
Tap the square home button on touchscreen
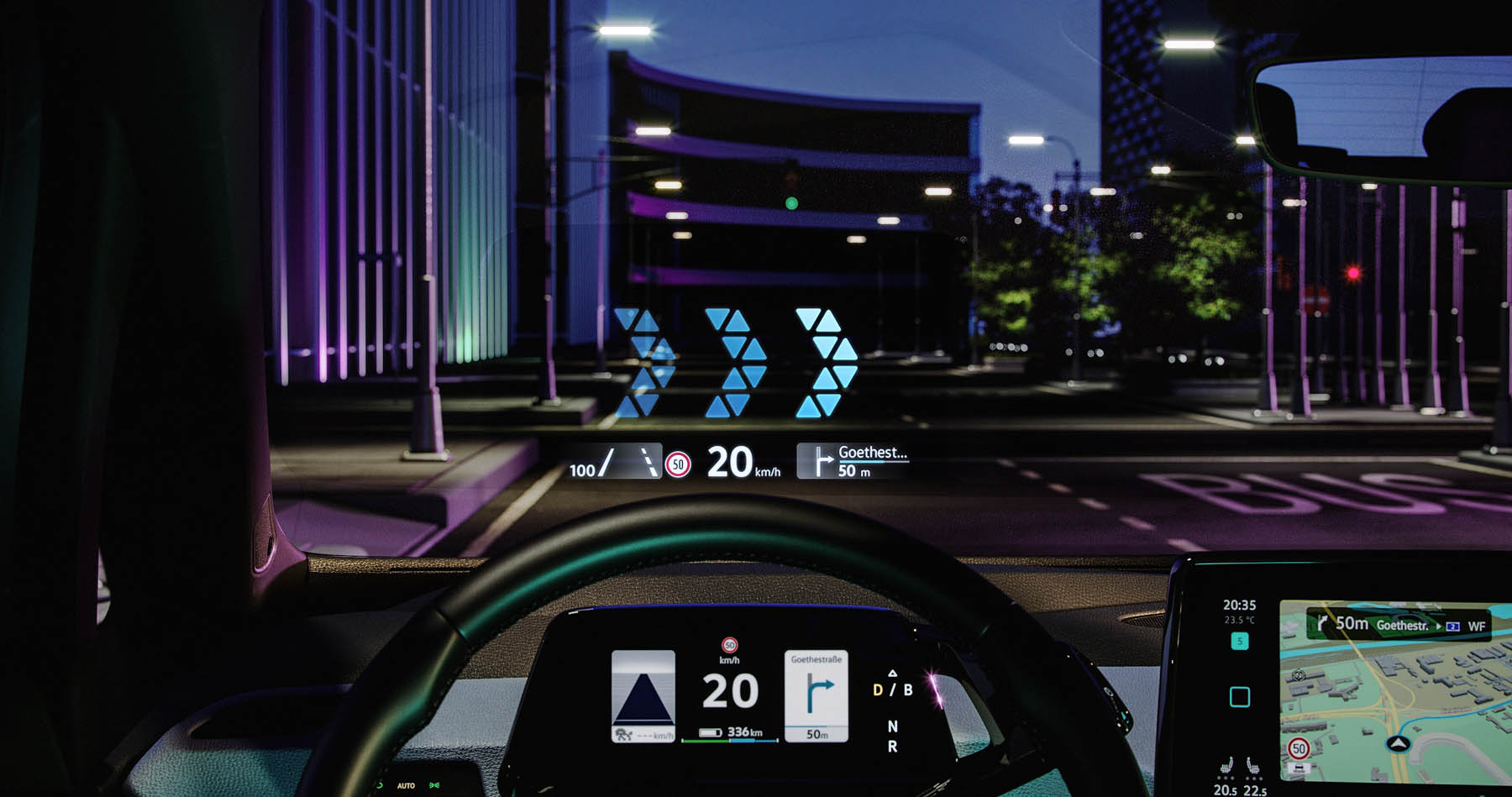pos(1239,697)
